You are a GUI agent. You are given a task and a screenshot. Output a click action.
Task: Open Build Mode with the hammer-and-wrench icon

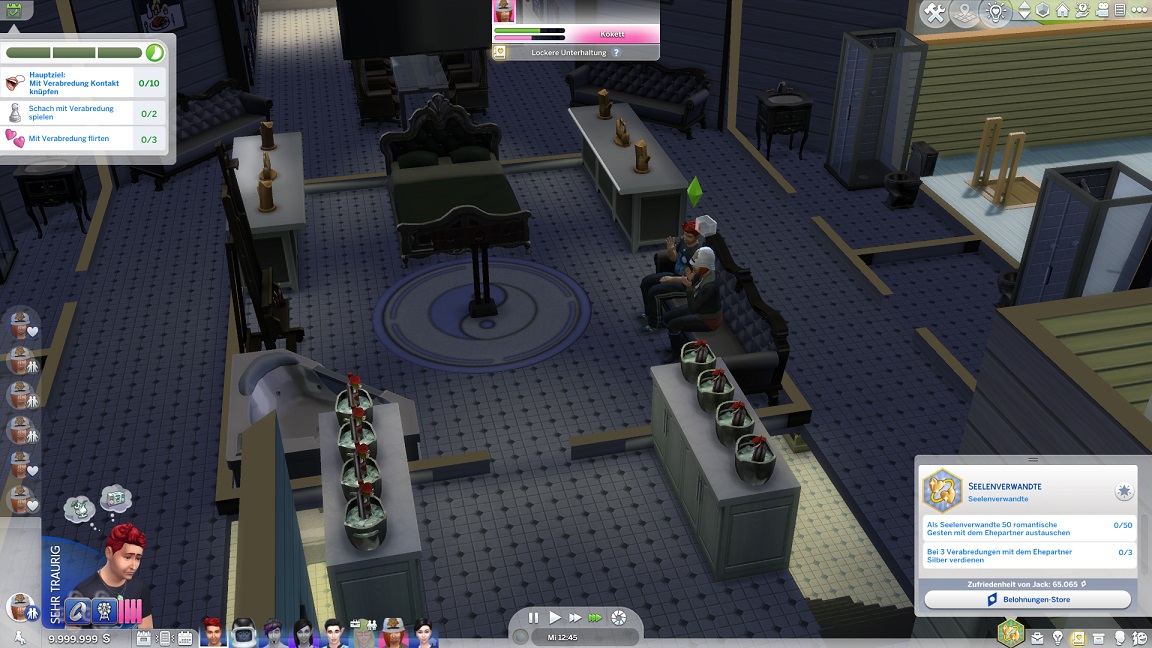pos(935,13)
